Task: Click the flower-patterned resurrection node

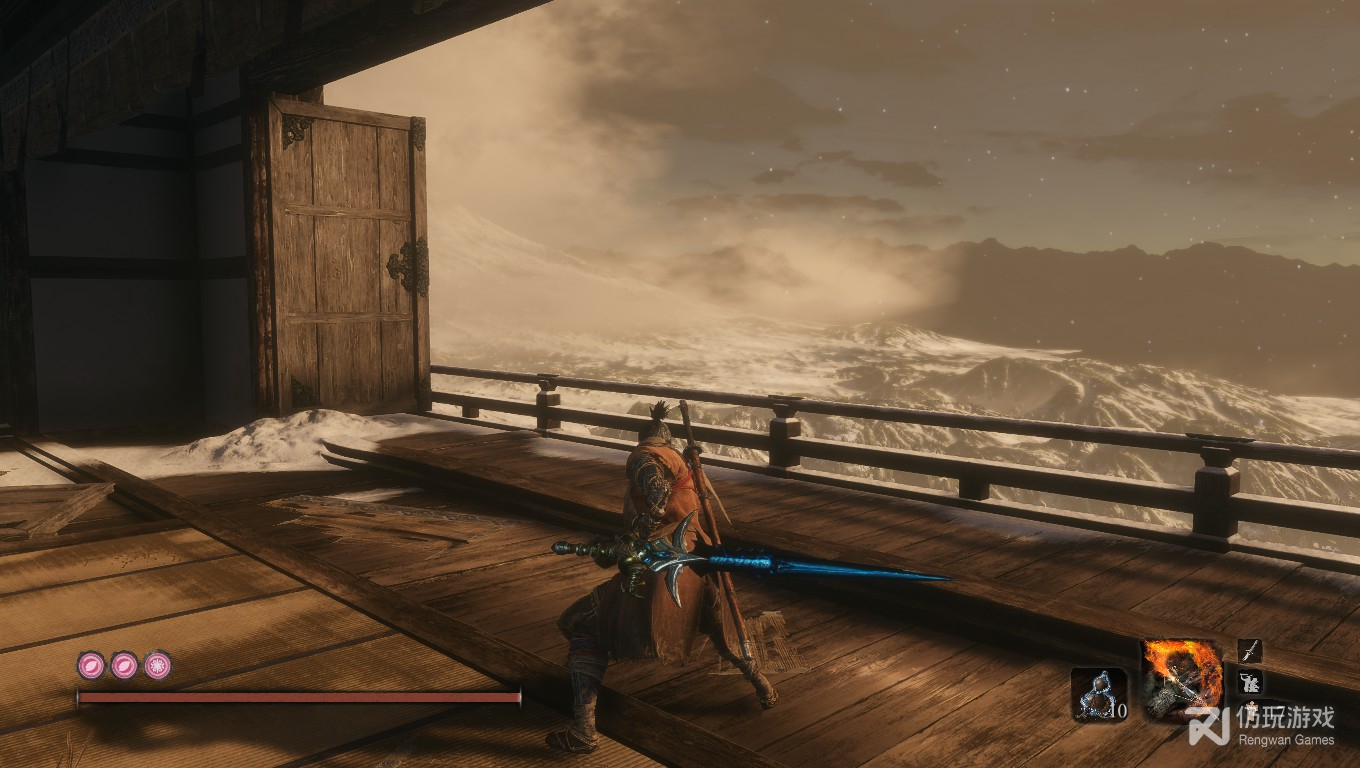Action: 157,665
